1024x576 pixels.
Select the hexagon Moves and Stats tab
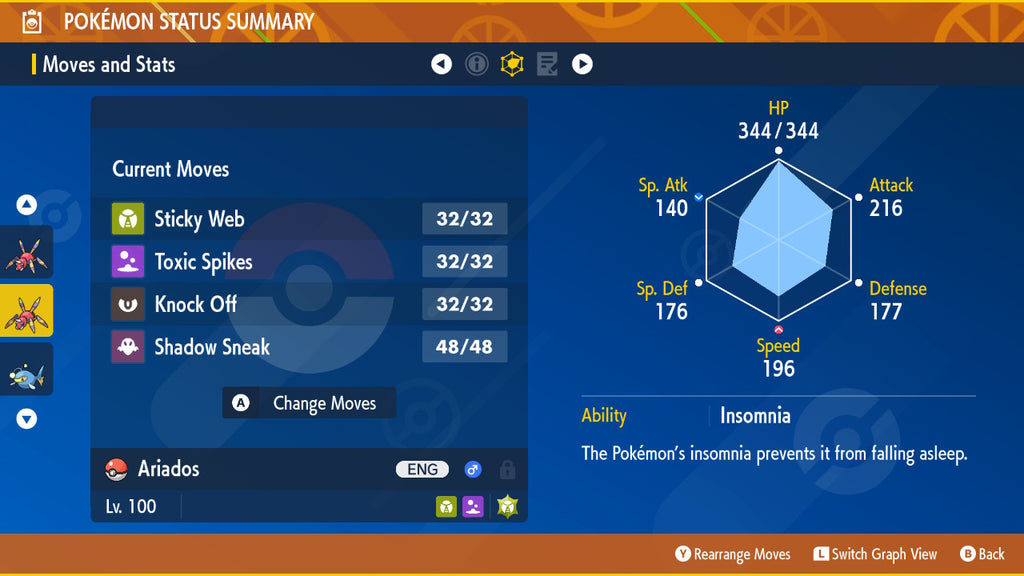512,65
